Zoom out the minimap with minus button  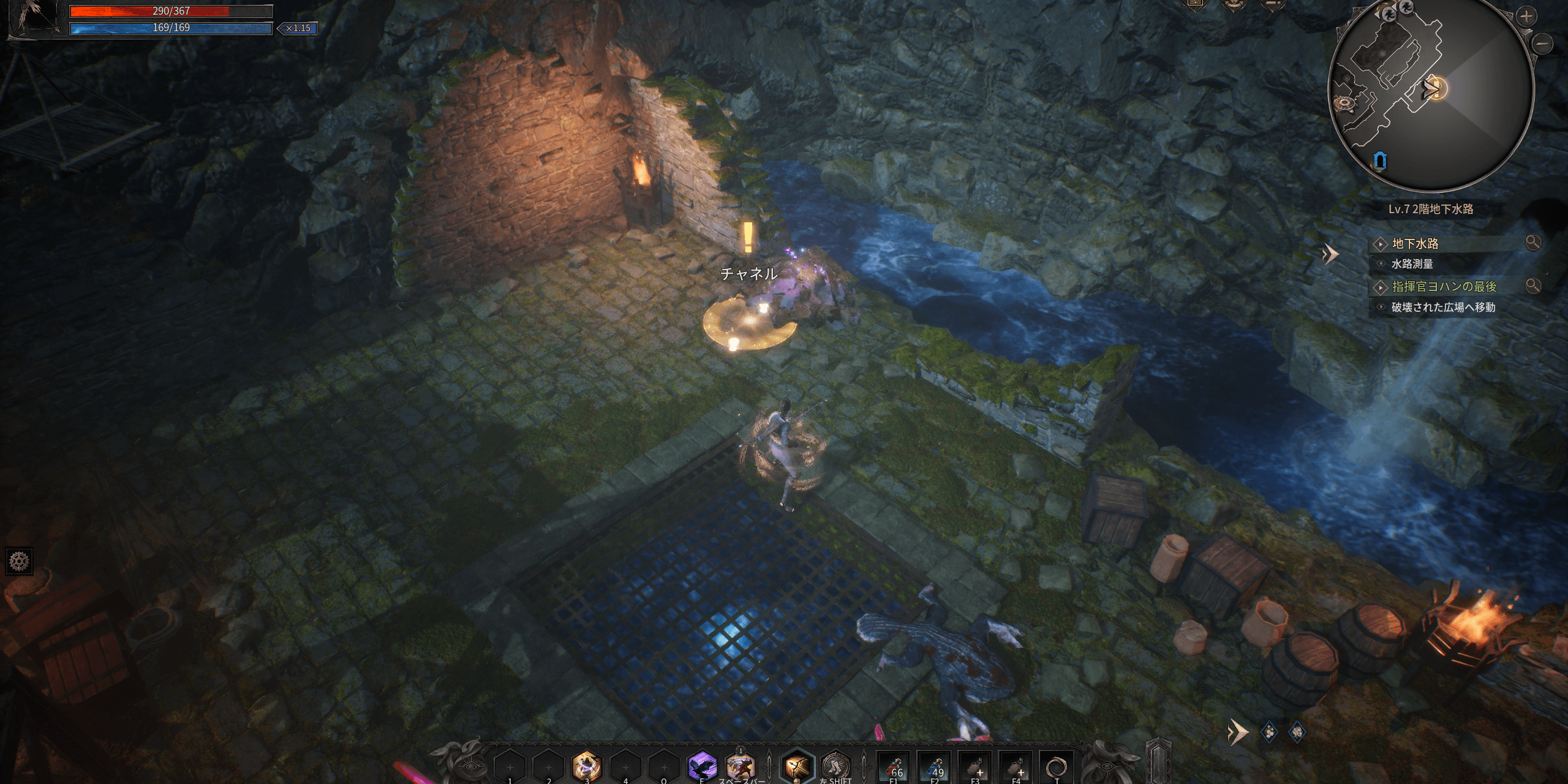click(x=1544, y=43)
